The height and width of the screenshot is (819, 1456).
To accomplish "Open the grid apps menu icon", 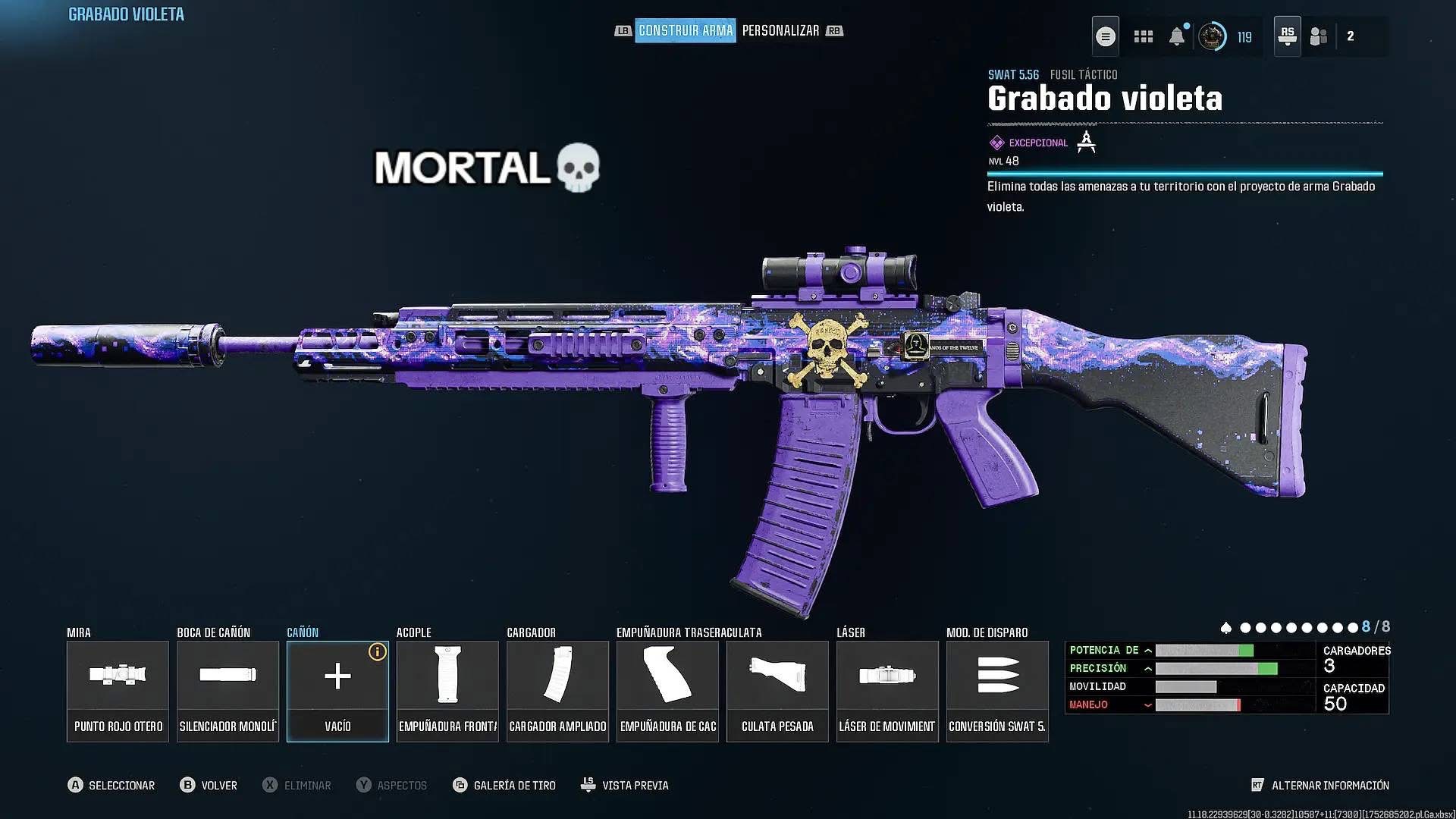I will 1143,36.
